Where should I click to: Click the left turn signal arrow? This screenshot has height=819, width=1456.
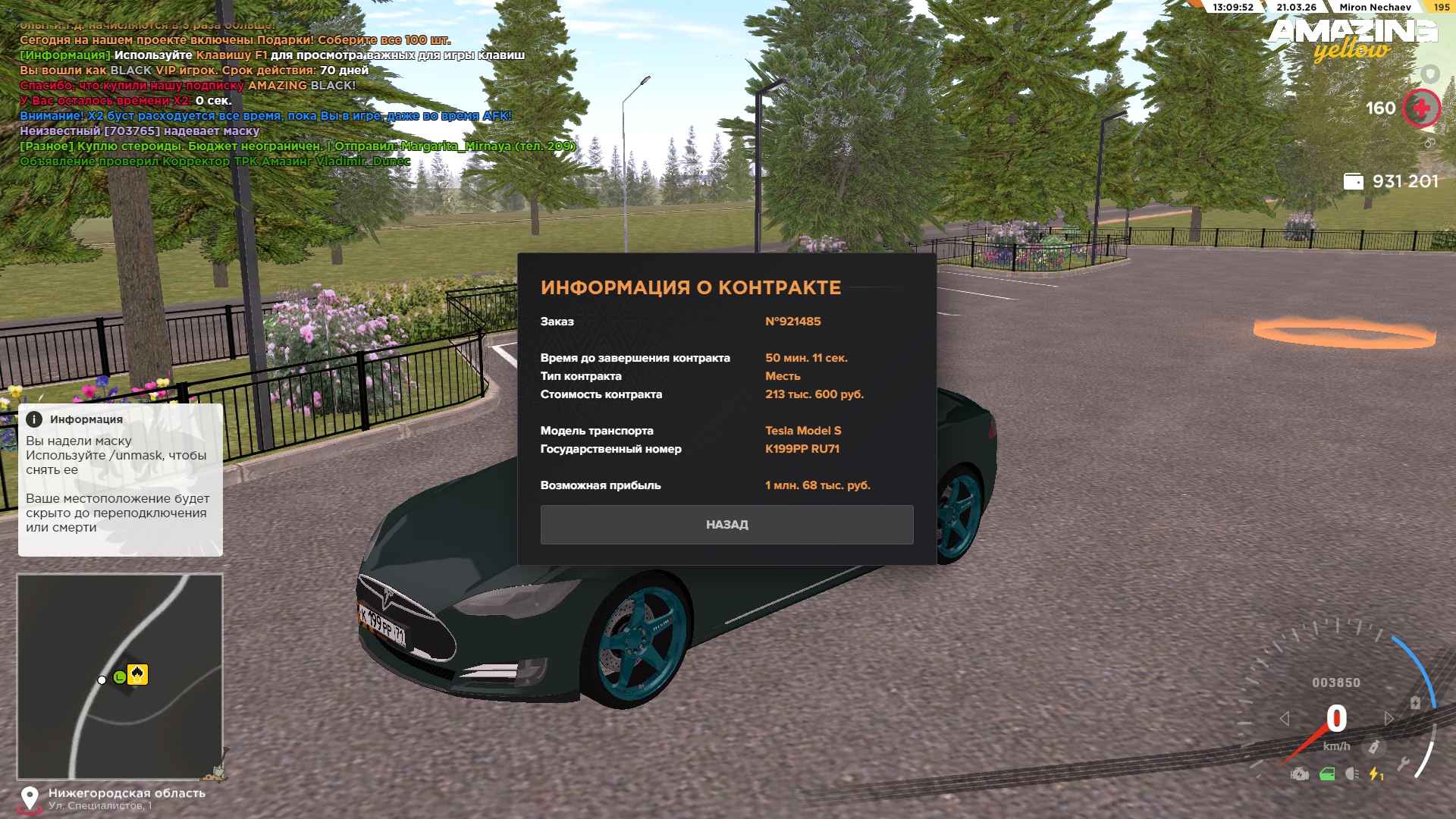coord(1285,718)
